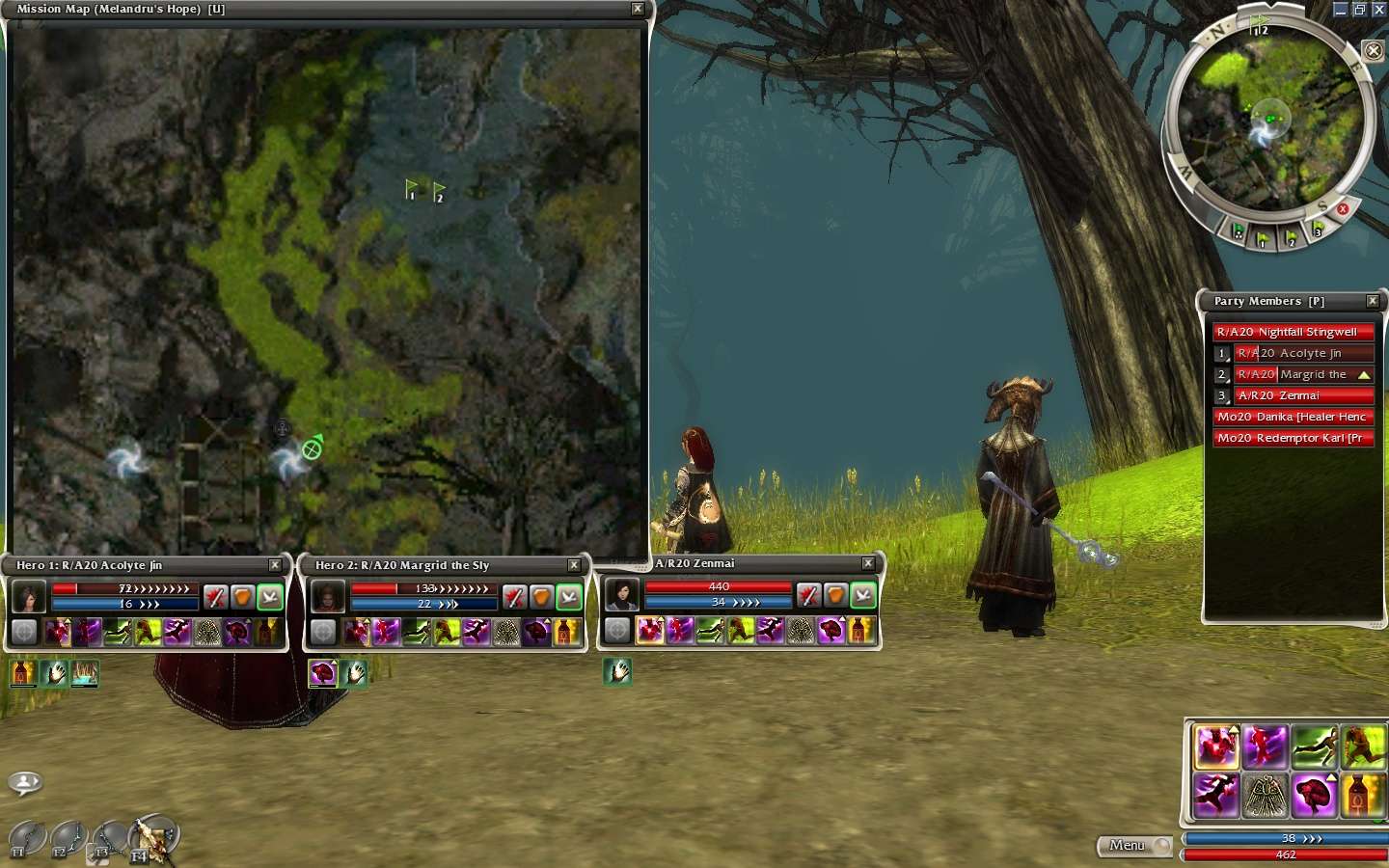Select Mo20 Redemptor Karl in party list
1389x868 pixels.
point(1293,438)
